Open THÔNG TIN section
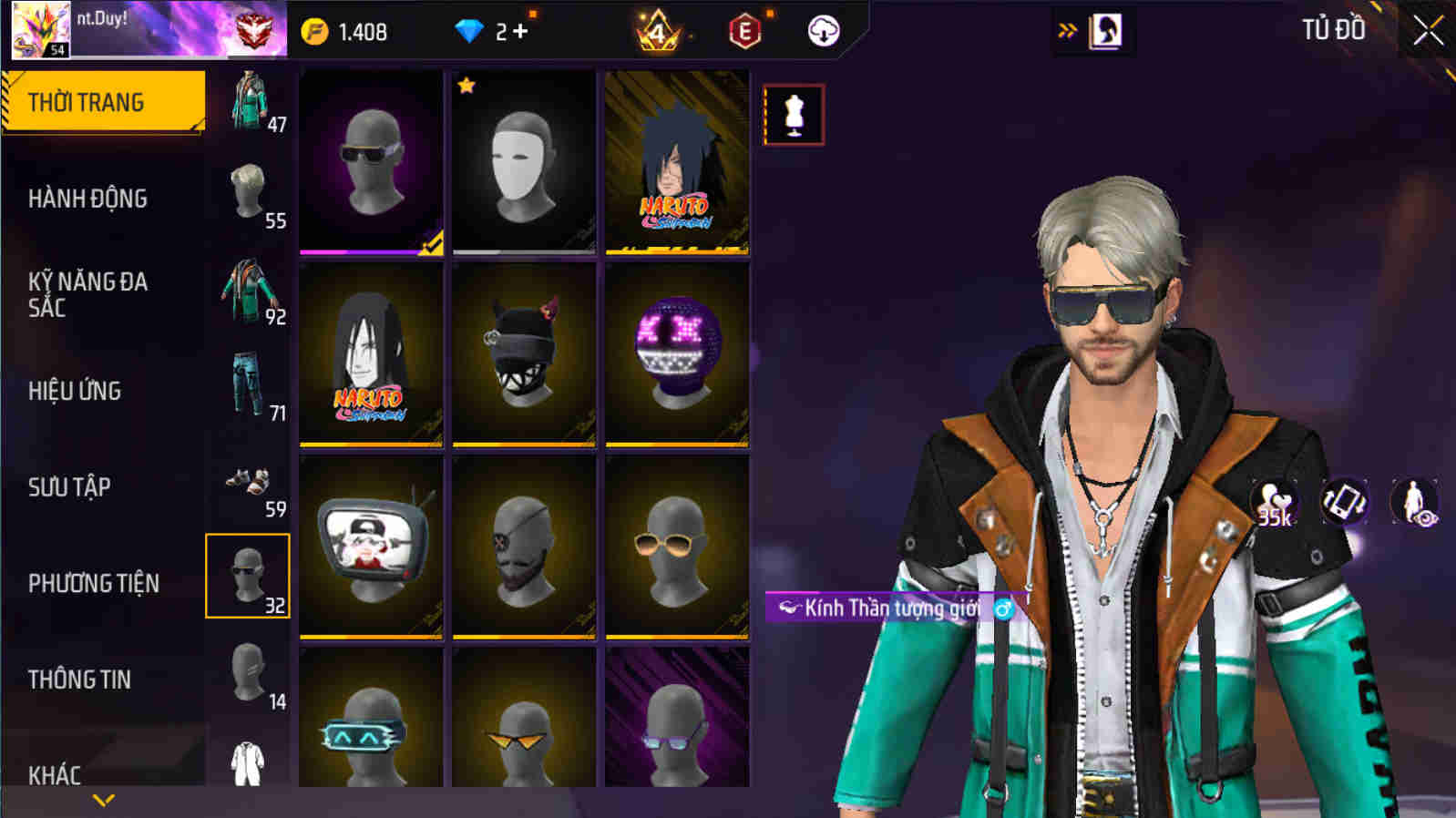This screenshot has width=1456, height=818. 82,679
